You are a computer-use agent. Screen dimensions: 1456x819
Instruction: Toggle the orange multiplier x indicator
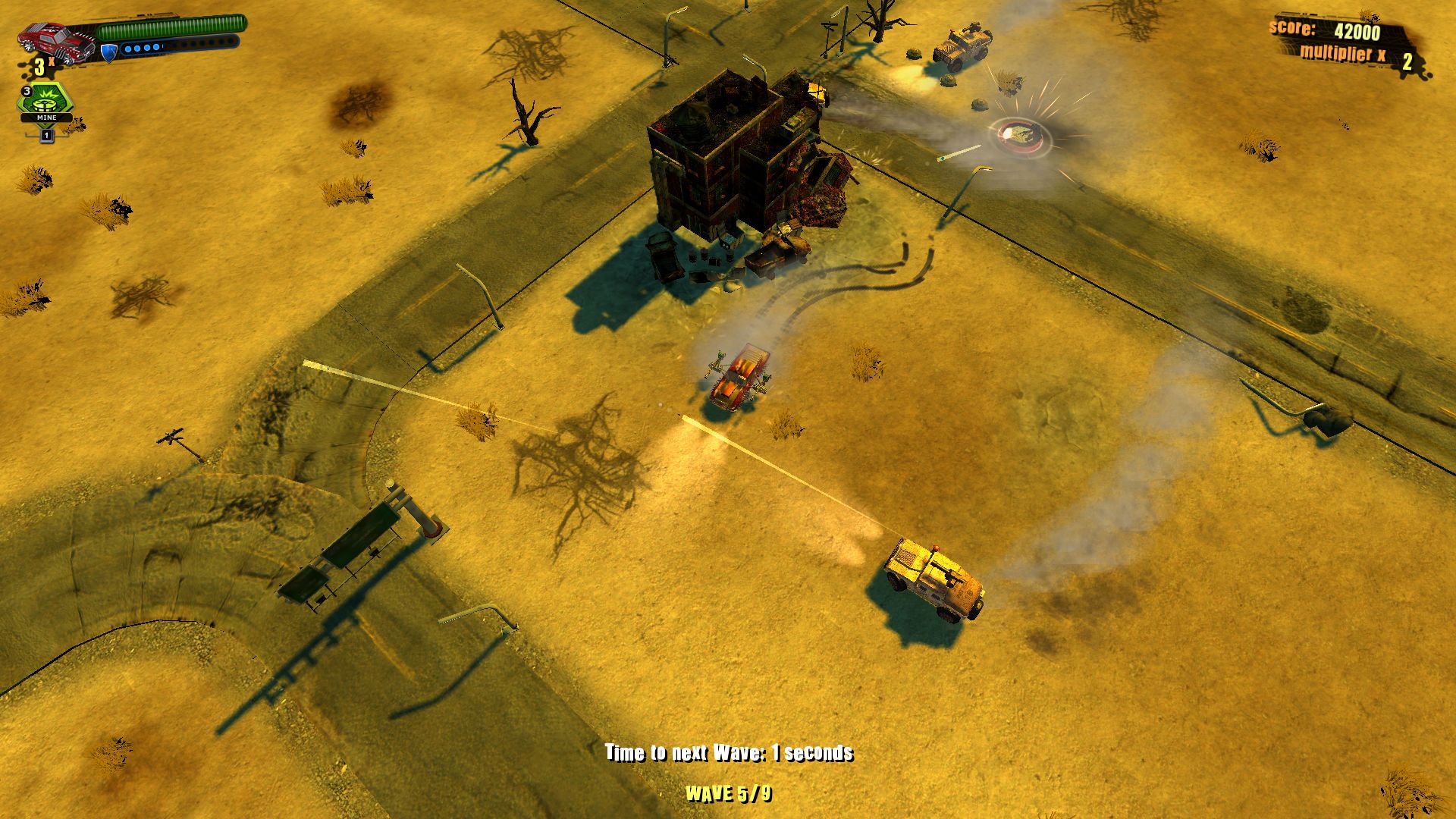click(x=1344, y=53)
